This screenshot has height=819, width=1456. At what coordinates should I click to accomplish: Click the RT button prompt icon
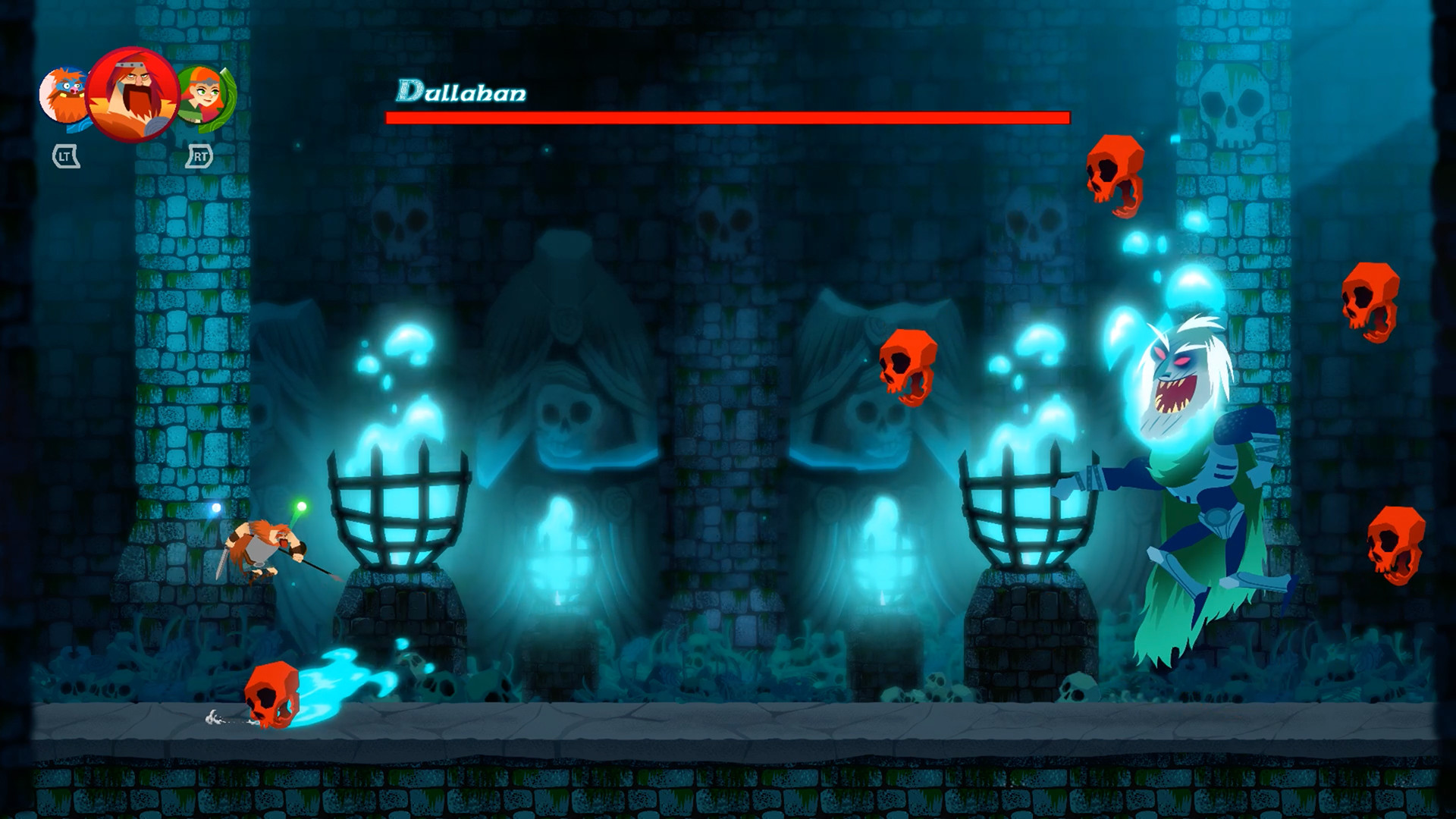(199, 157)
